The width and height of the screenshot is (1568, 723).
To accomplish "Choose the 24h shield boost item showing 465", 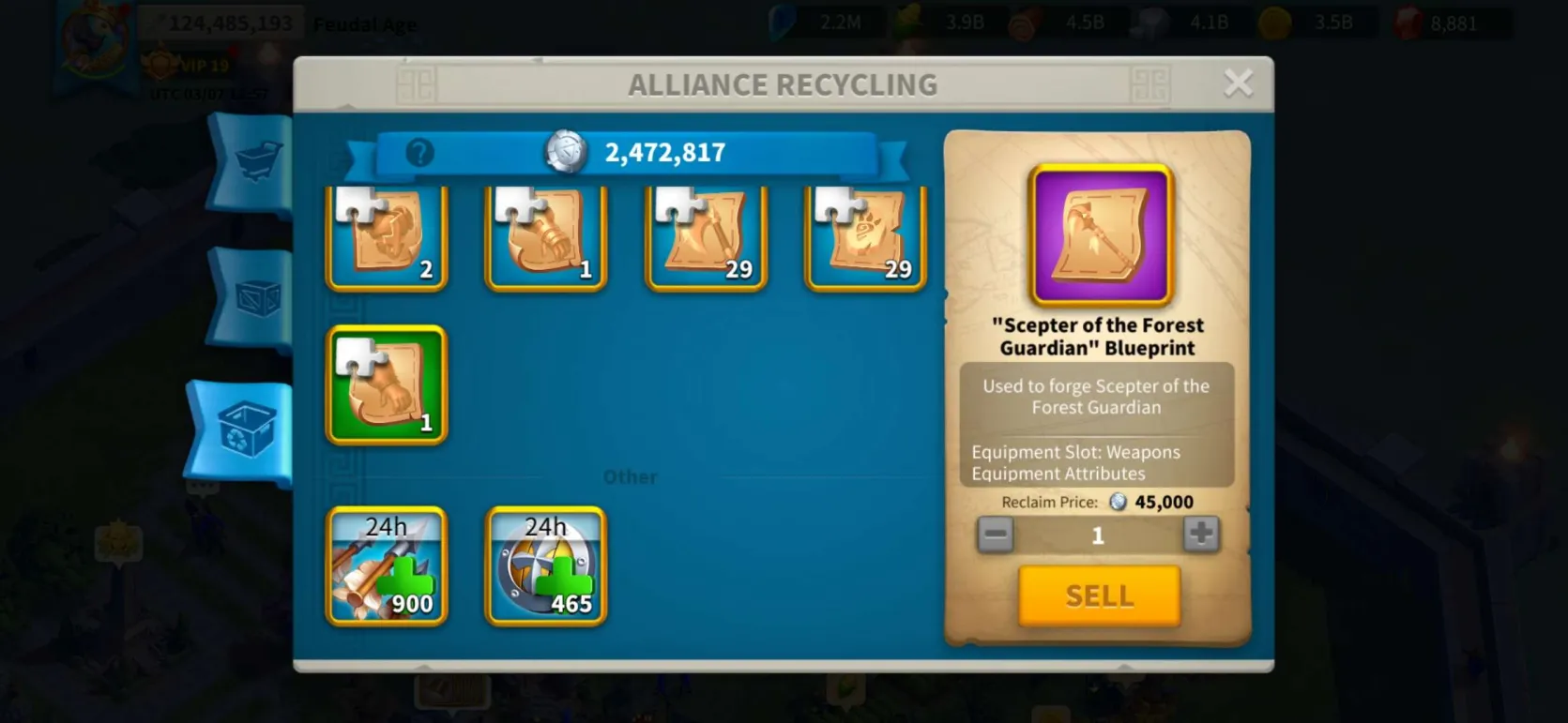I will tap(545, 565).
